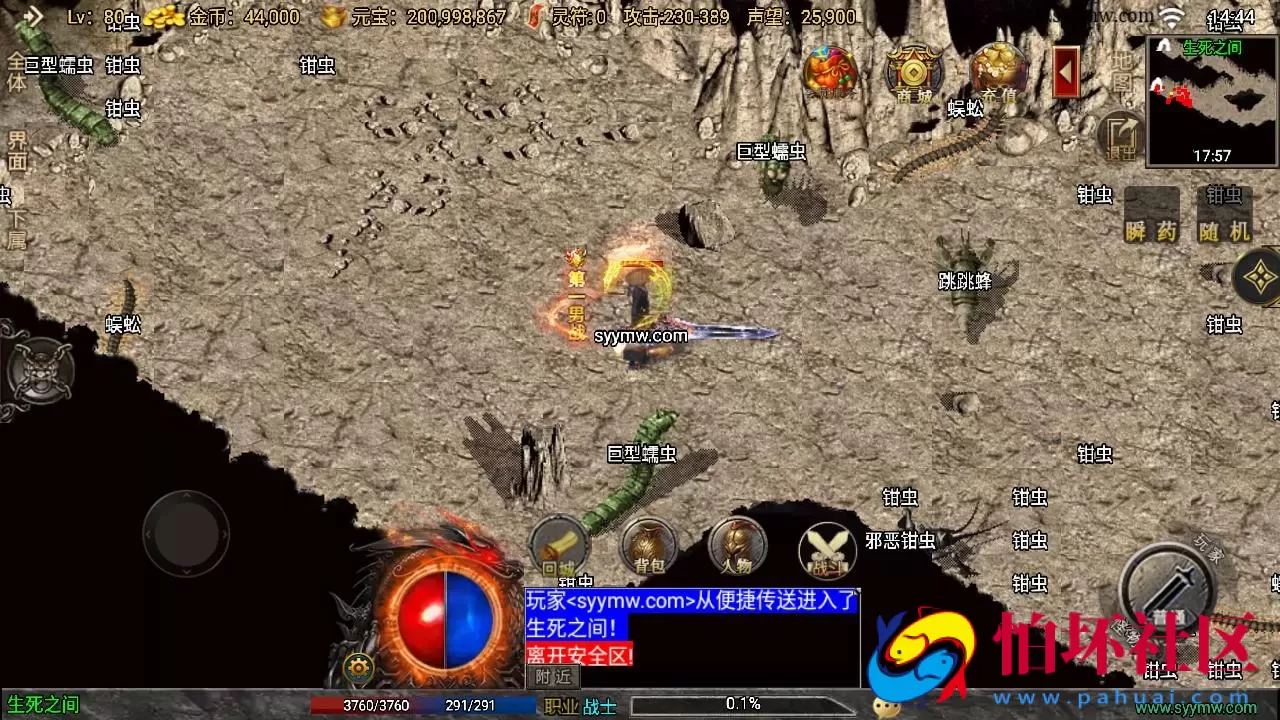This screenshot has width=1280, height=720.
Task: Open the 人物 character panel icon
Action: click(x=735, y=548)
